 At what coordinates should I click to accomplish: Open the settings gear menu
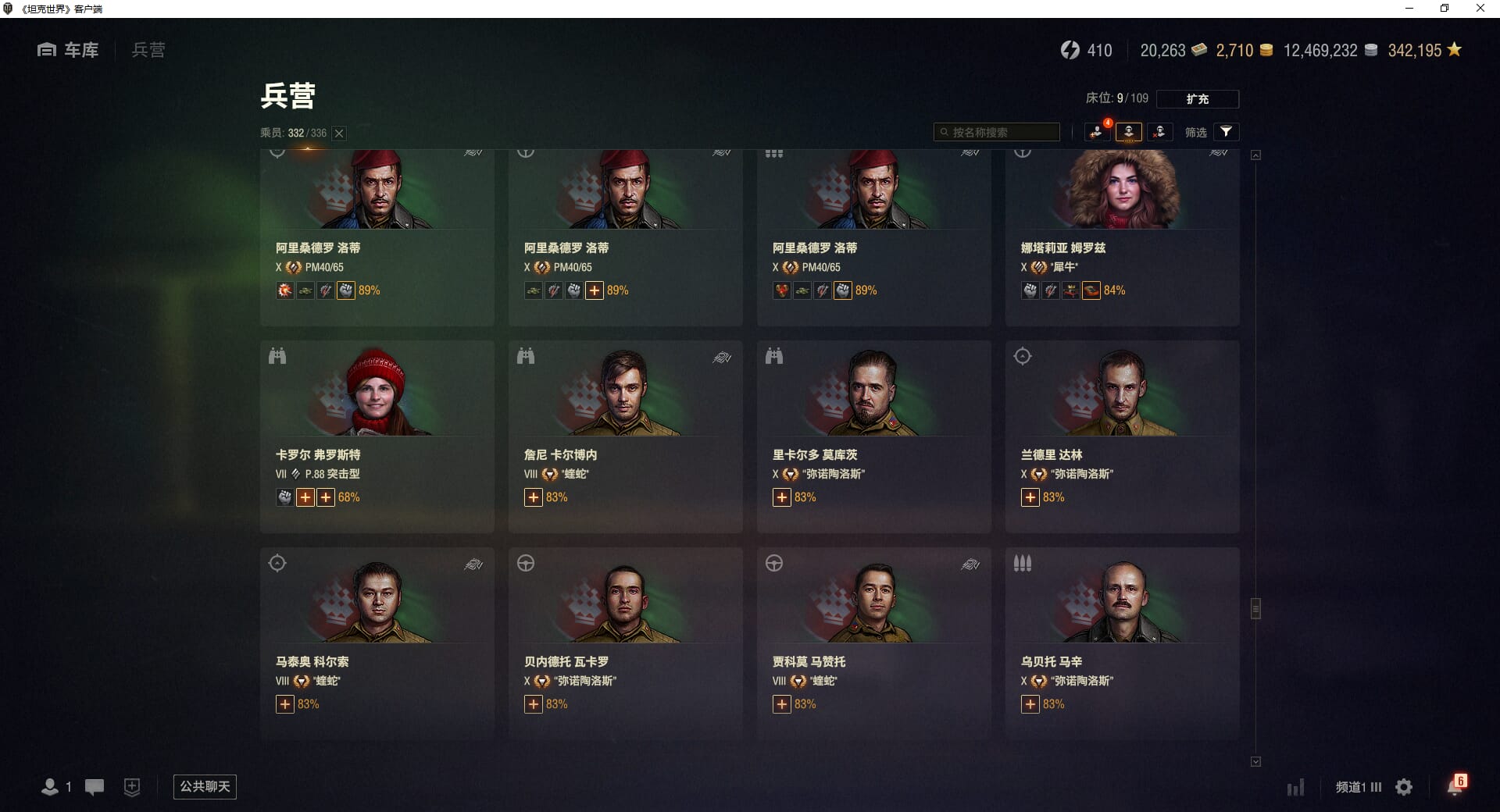click(1404, 787)
